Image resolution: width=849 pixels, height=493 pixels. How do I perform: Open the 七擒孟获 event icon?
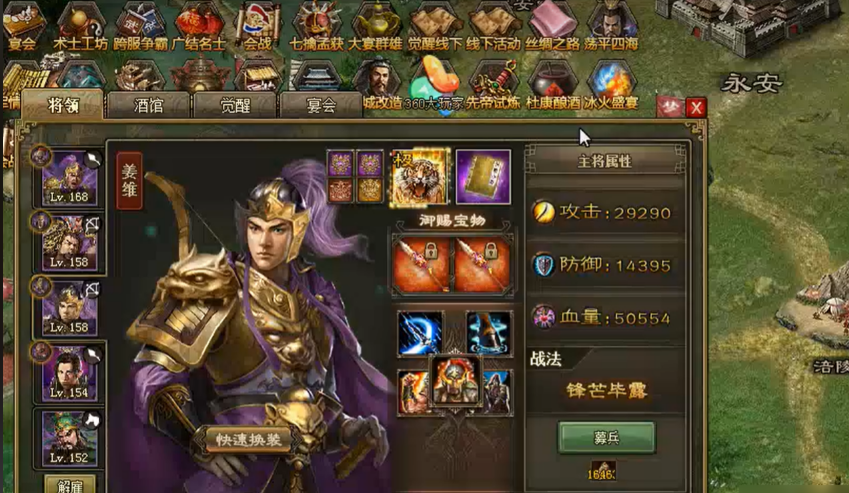(x=317, y=25)
